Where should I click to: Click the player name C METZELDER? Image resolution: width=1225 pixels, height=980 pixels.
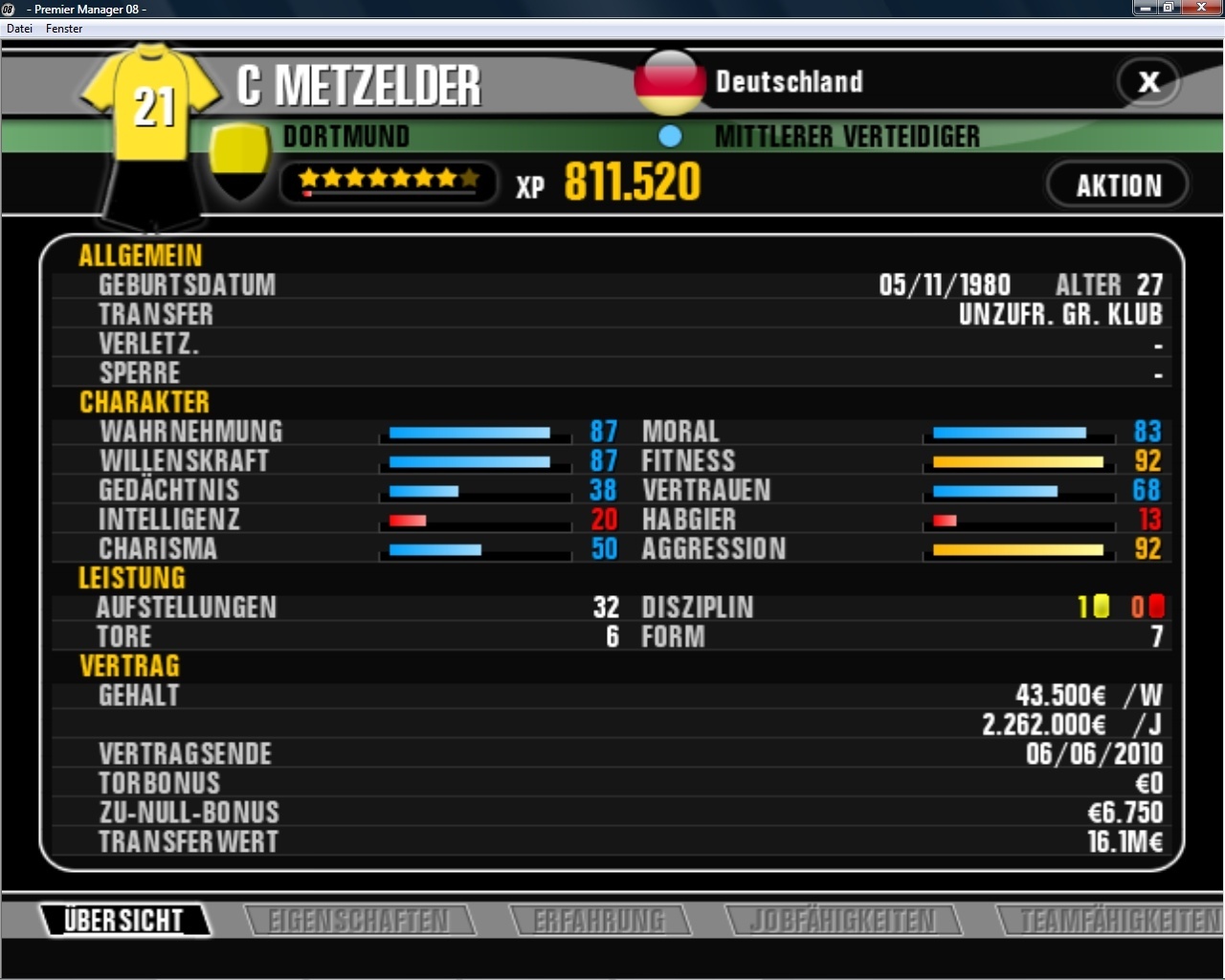[x=359, y=84]
